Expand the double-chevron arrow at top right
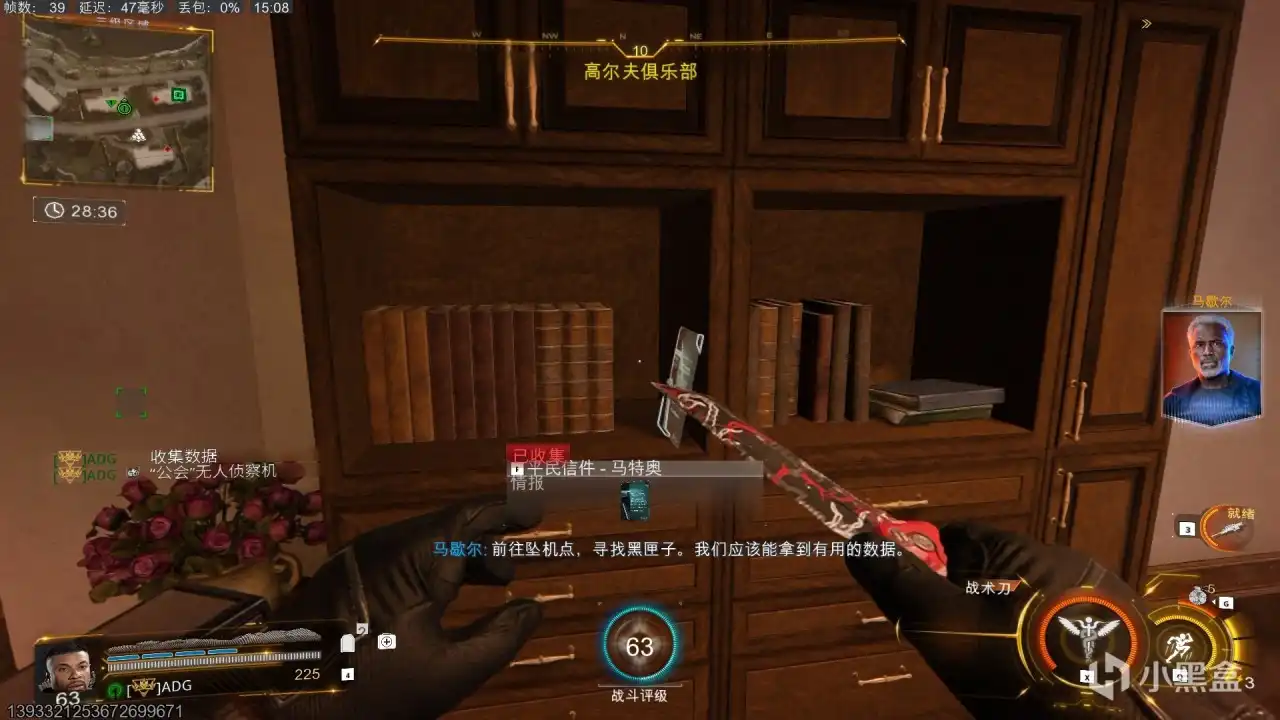The image size is (1280, 720). [x=1144, y=23]
